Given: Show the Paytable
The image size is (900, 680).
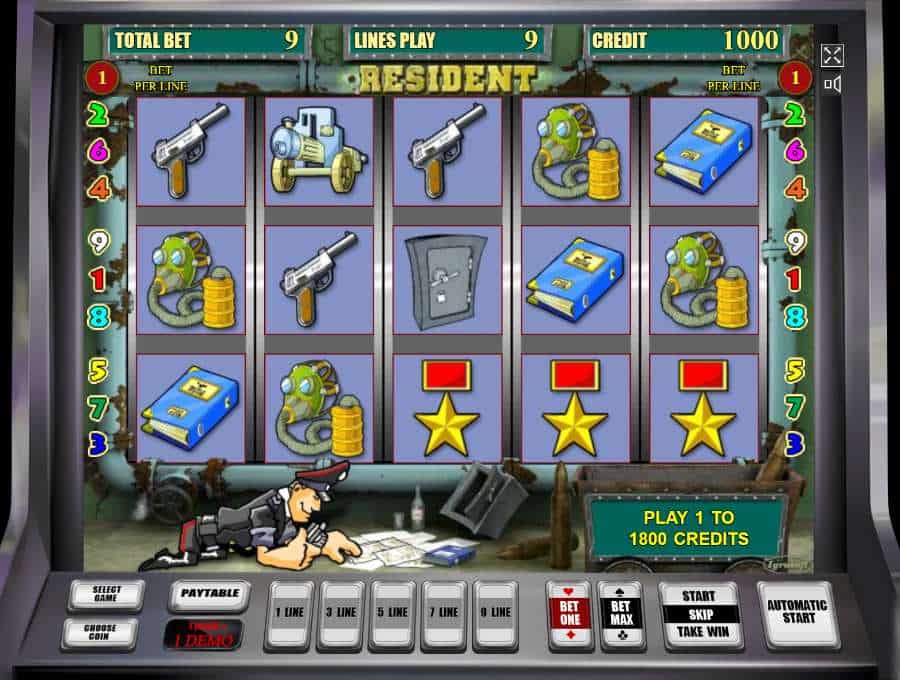Looking at the screenshot, I should point(209,596).
